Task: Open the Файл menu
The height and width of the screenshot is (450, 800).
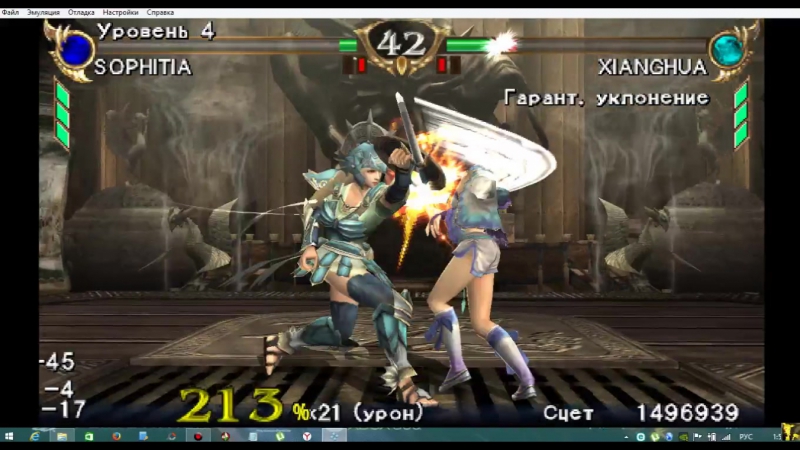Action: coord(10,12)
